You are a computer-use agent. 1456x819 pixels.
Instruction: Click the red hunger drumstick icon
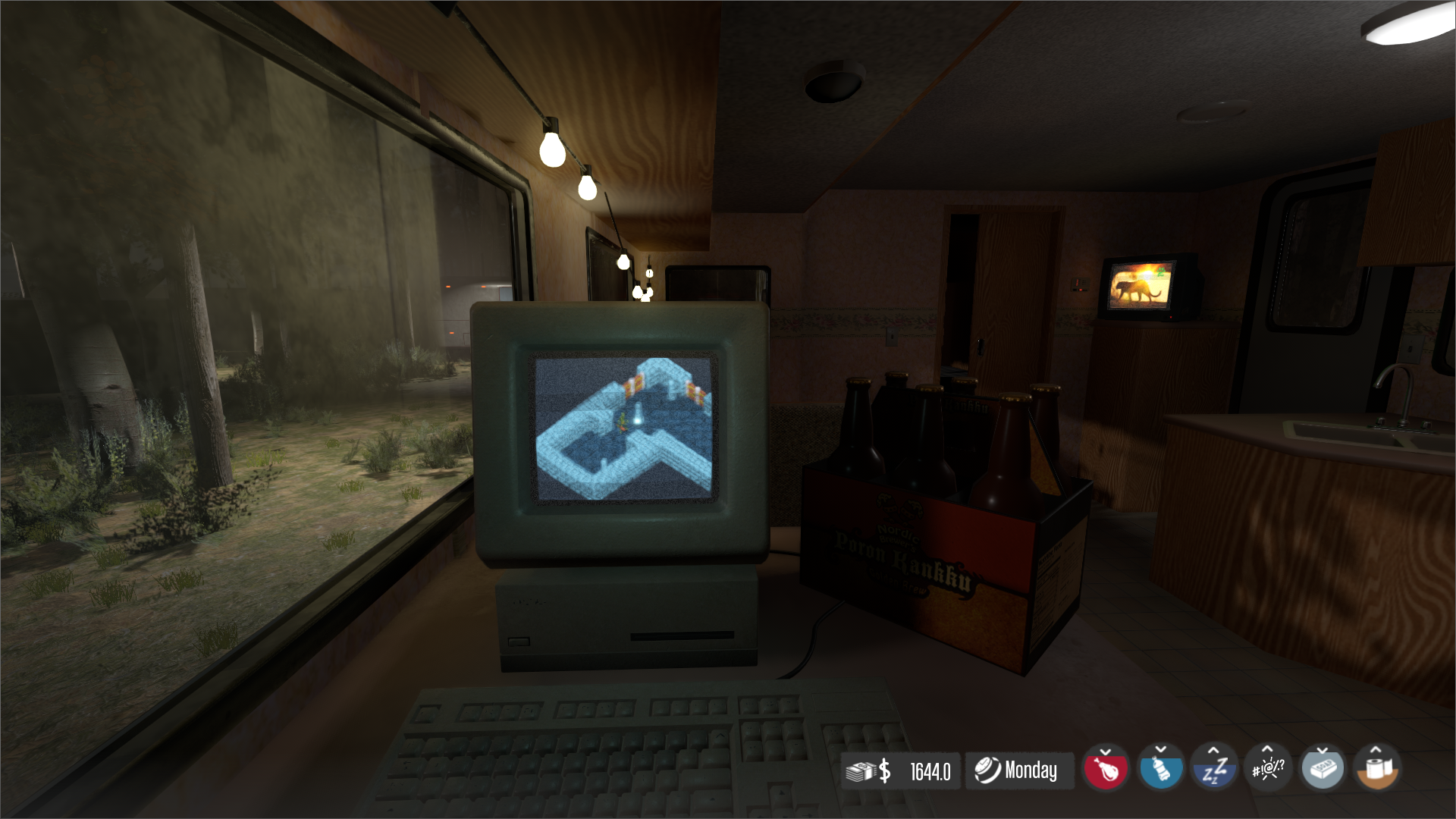pyautogui.click(x=1104, y=771)
